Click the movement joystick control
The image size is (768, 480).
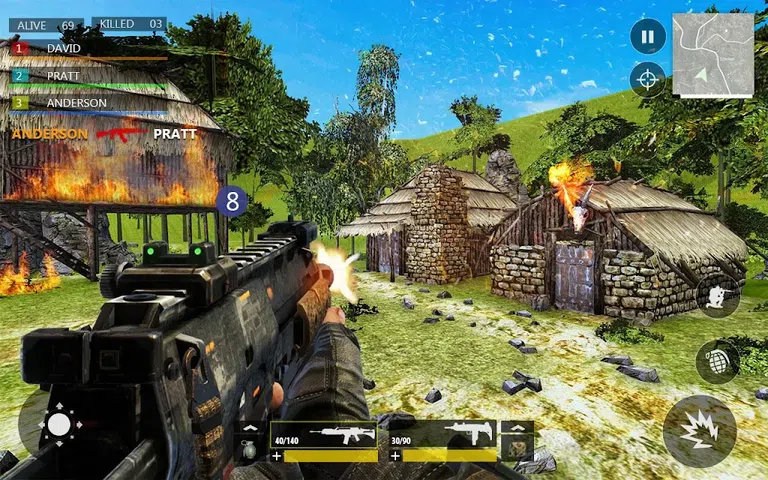[59, 426]
